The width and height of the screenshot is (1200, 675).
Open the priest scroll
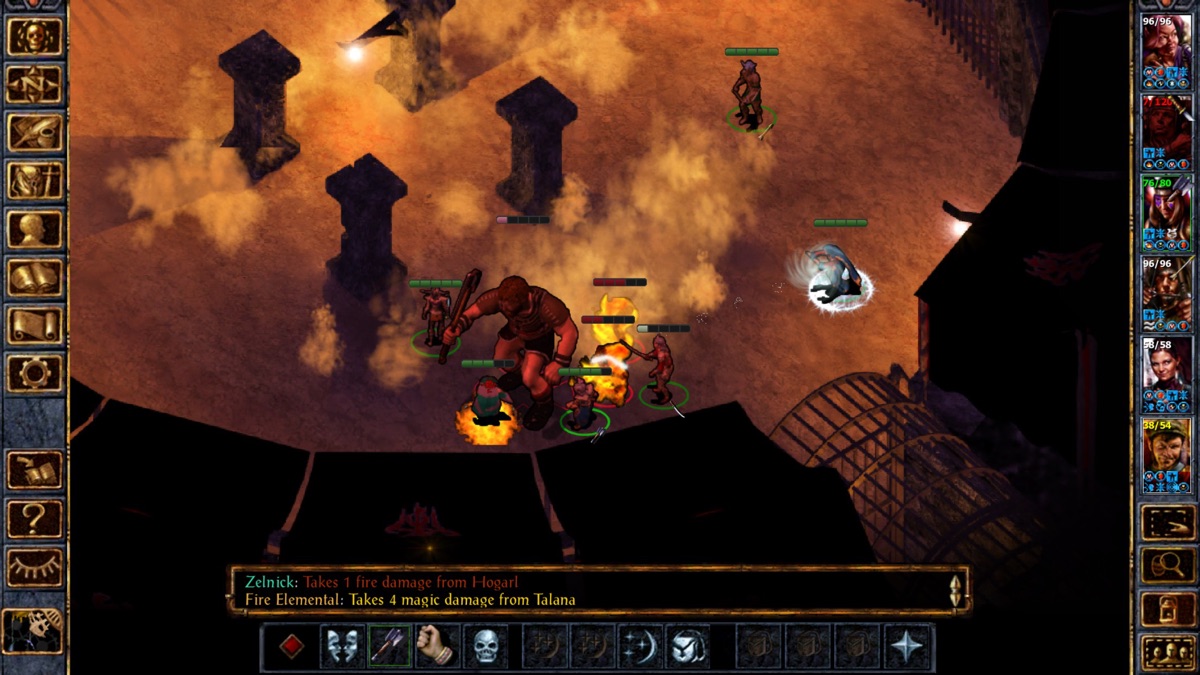34,325
